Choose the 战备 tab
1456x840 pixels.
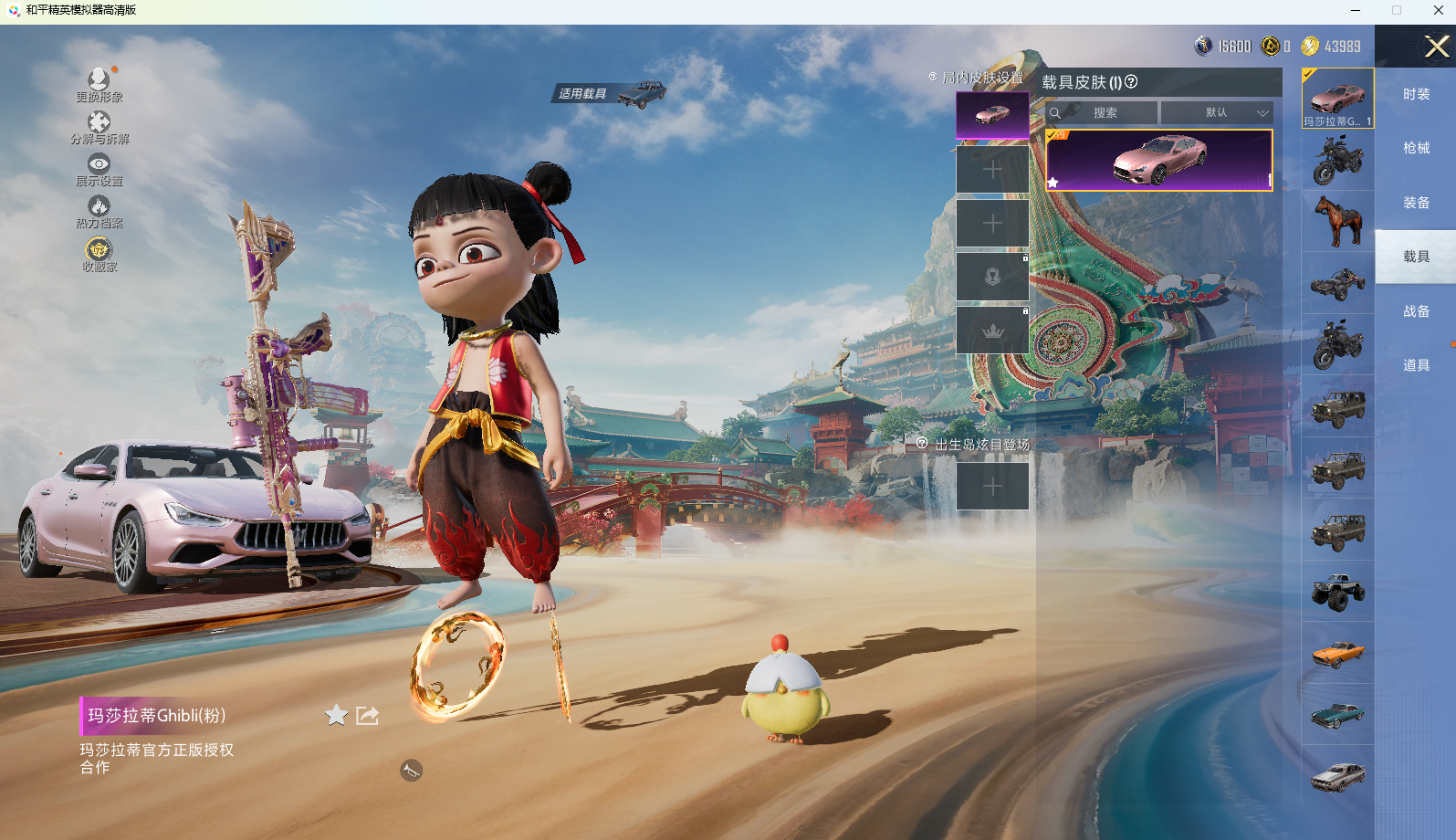pyautogui.click(x=1416, y=311)
